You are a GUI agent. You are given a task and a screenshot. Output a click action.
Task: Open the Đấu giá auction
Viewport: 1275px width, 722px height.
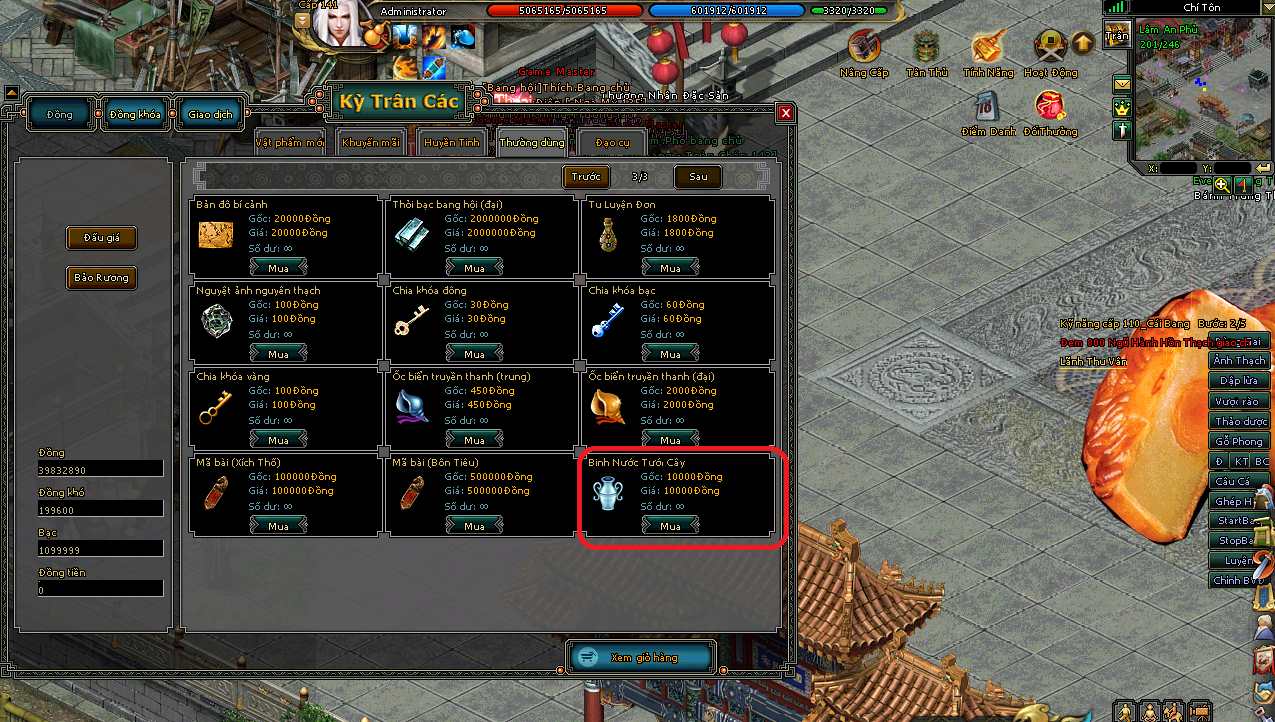pyautogui.click(x=101, y=238)
